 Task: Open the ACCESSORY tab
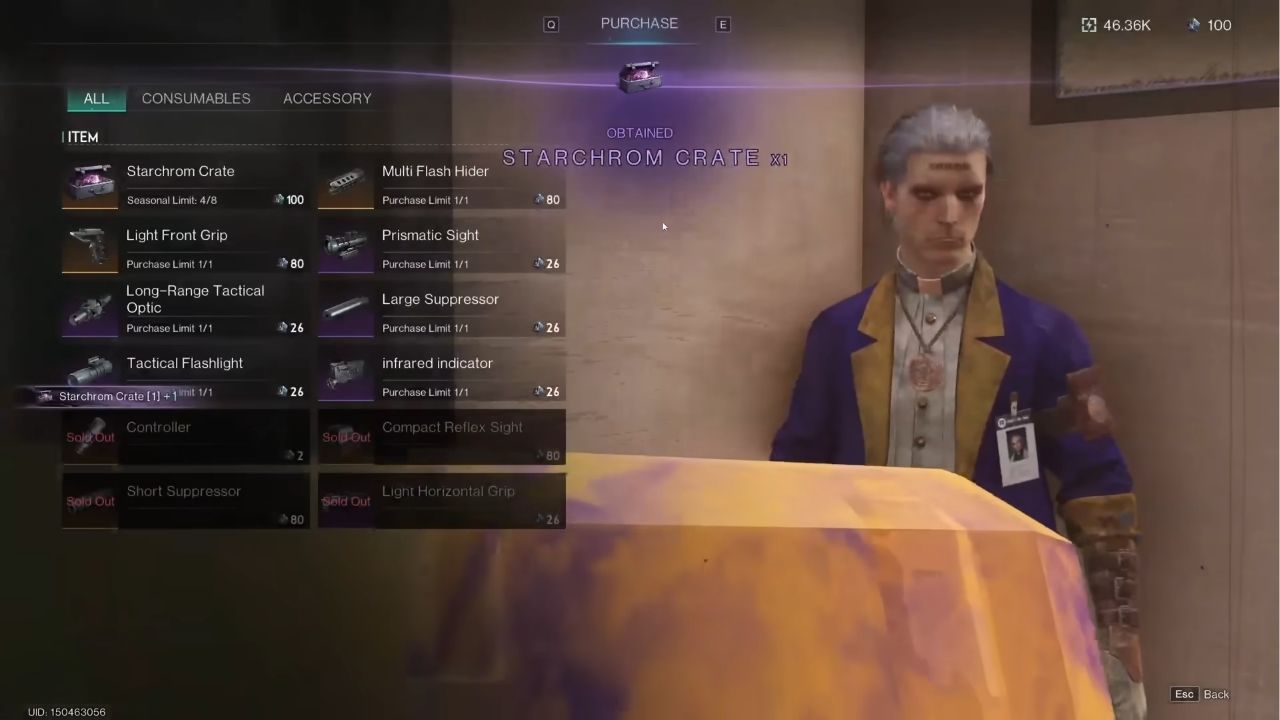point(327,98)
